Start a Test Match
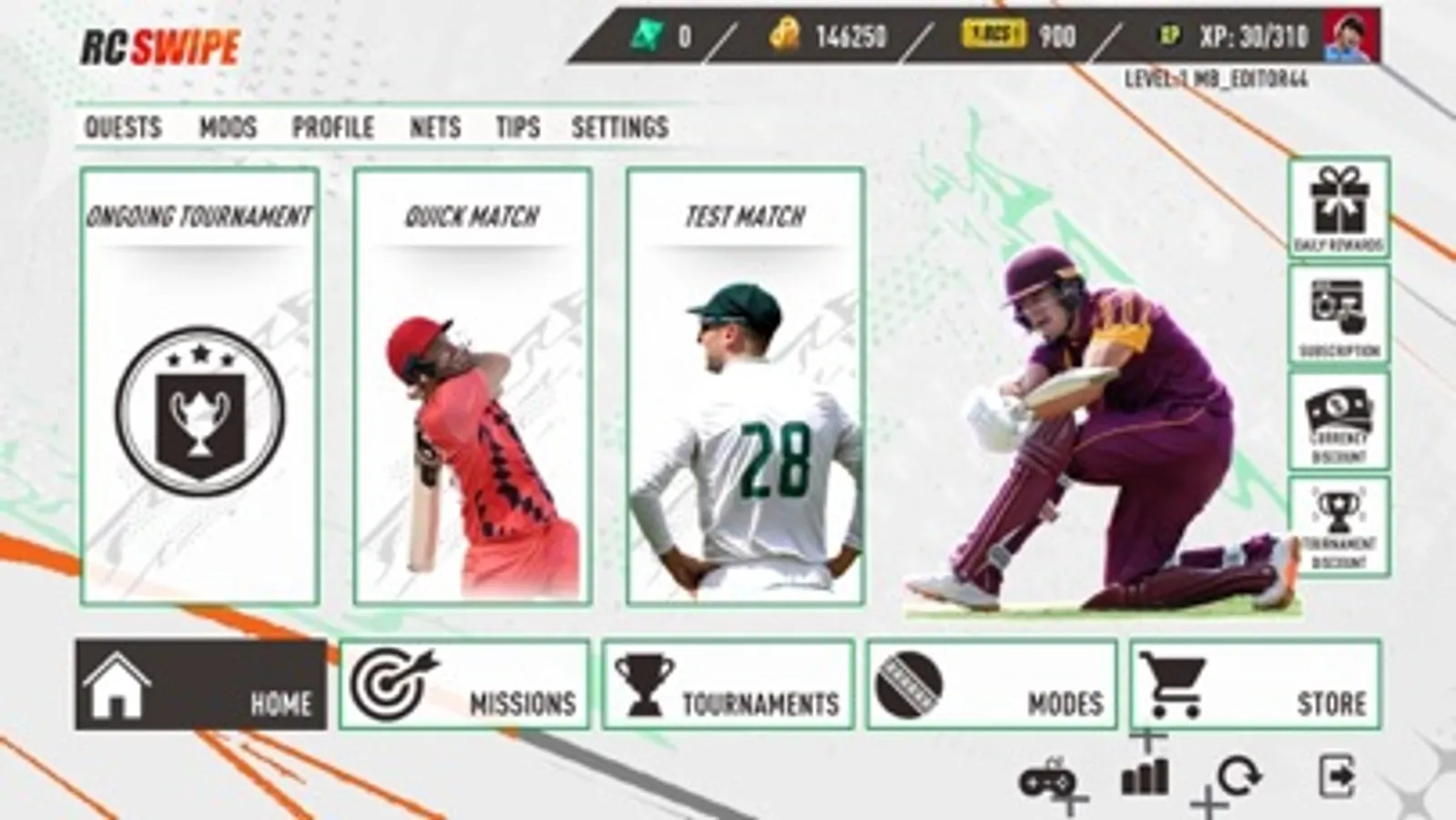1456x820 pixels. [745, 383]
